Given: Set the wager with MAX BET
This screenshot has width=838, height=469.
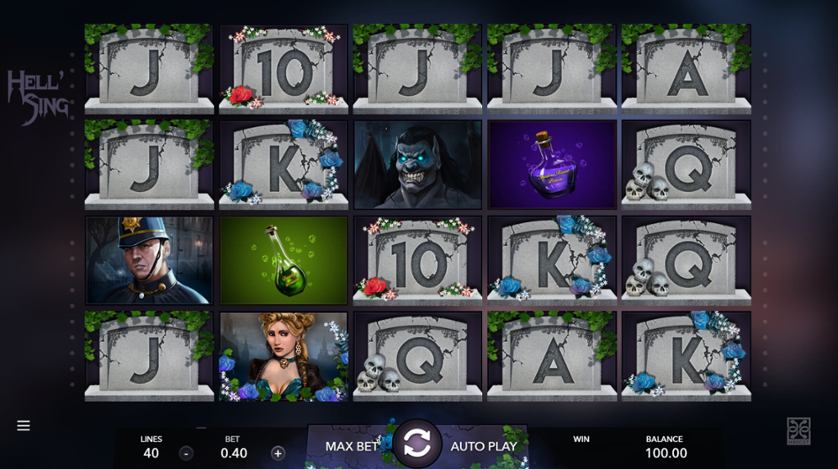Looking at the screenshot, I should tap(350, 446).
